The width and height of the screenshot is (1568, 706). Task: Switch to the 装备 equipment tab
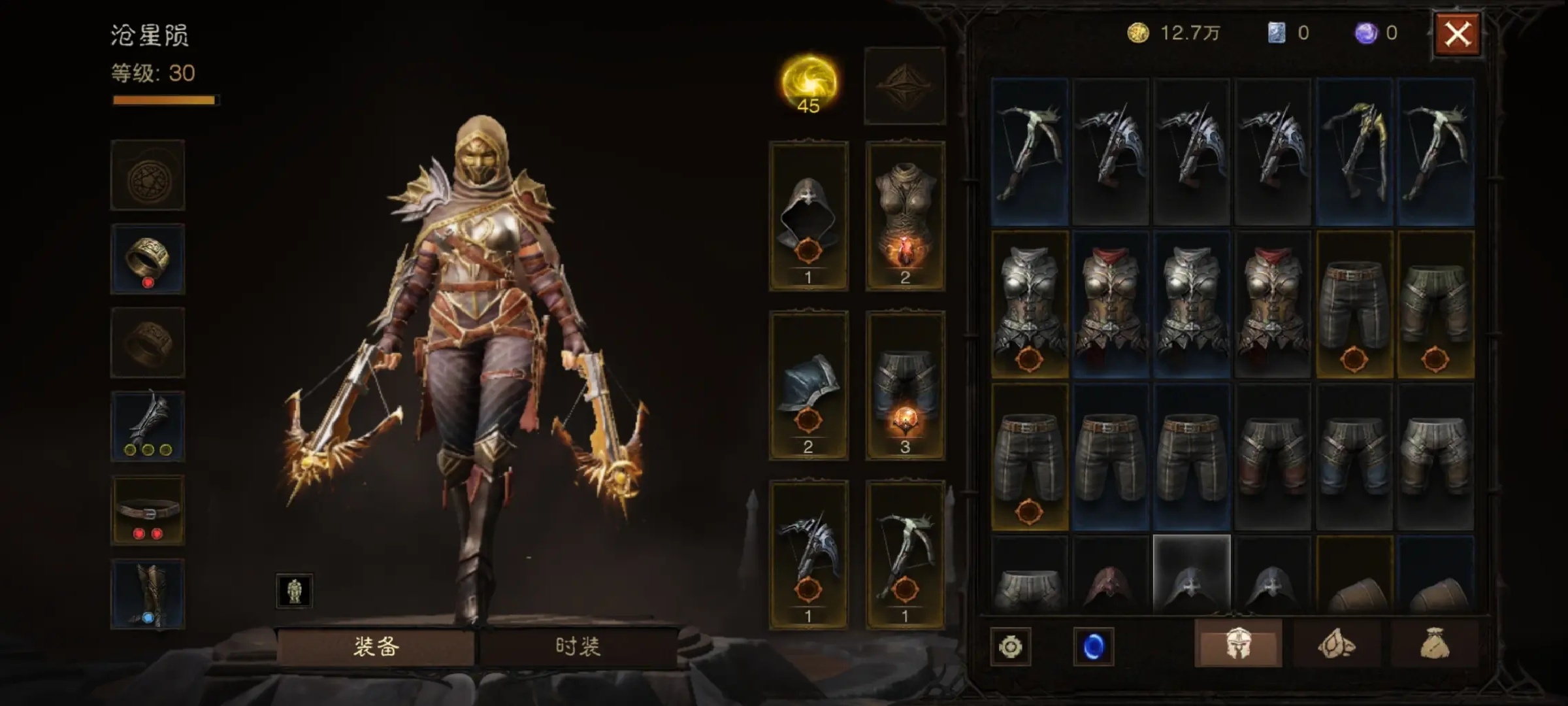(x=376, y=647)
